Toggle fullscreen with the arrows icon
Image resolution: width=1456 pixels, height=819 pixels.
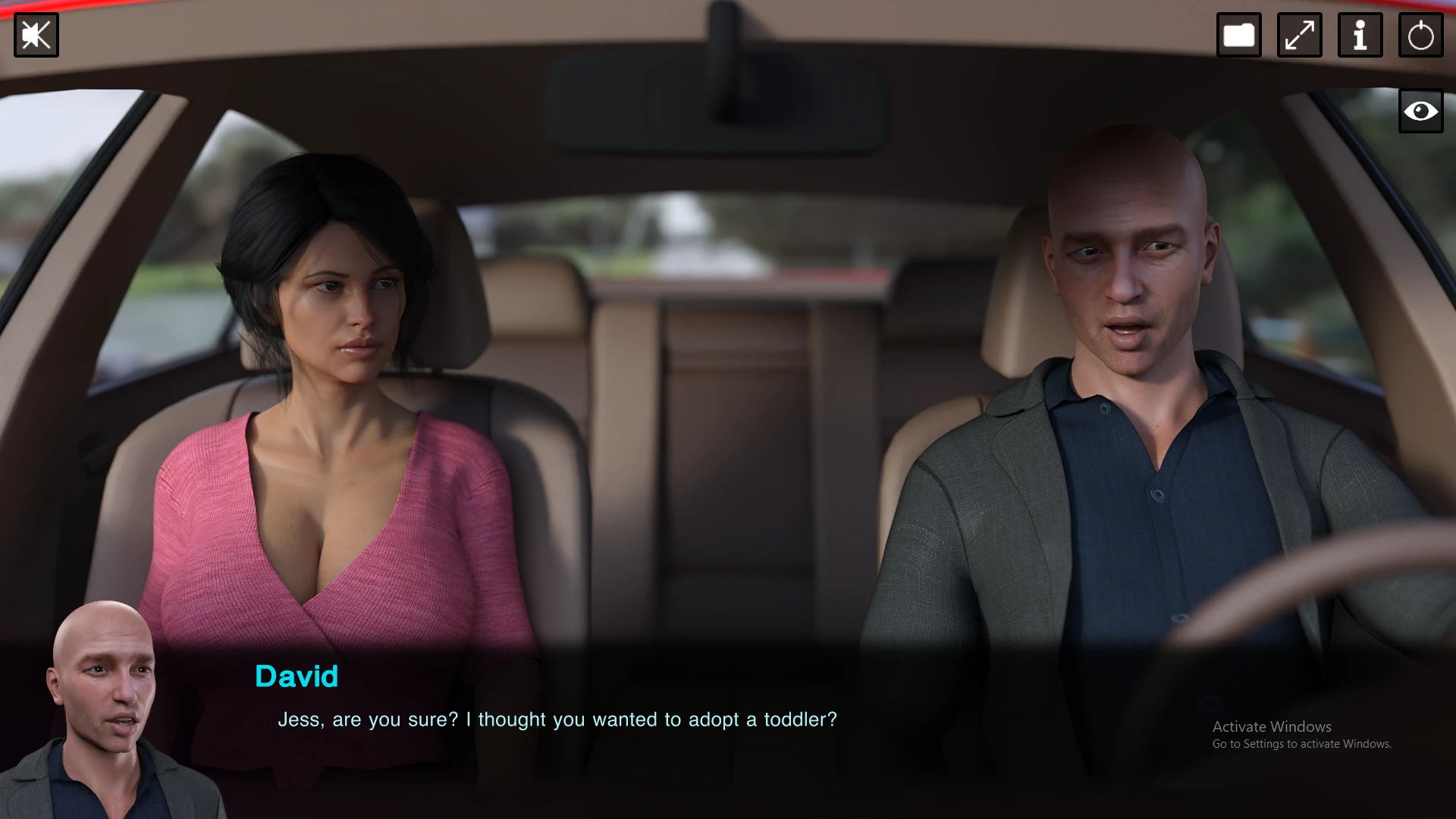[x=1299, y=35]
